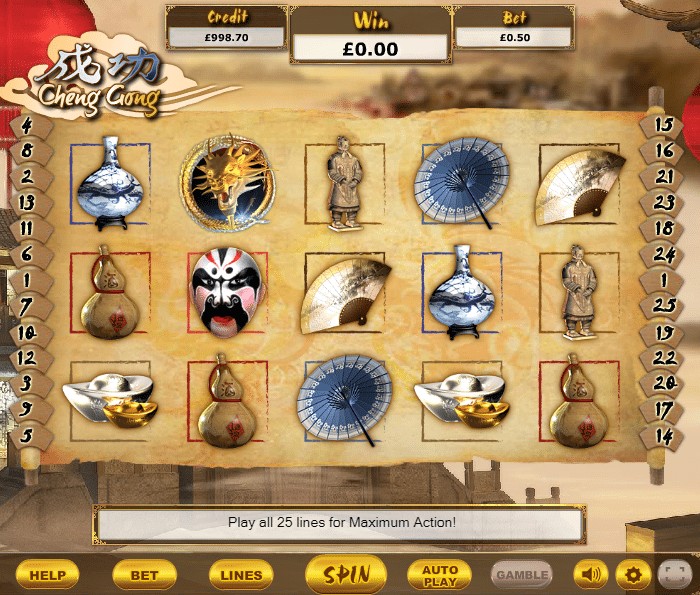Screen dimensions: 700x595
Task: Change the number of Lines
Action: [241, 575]
